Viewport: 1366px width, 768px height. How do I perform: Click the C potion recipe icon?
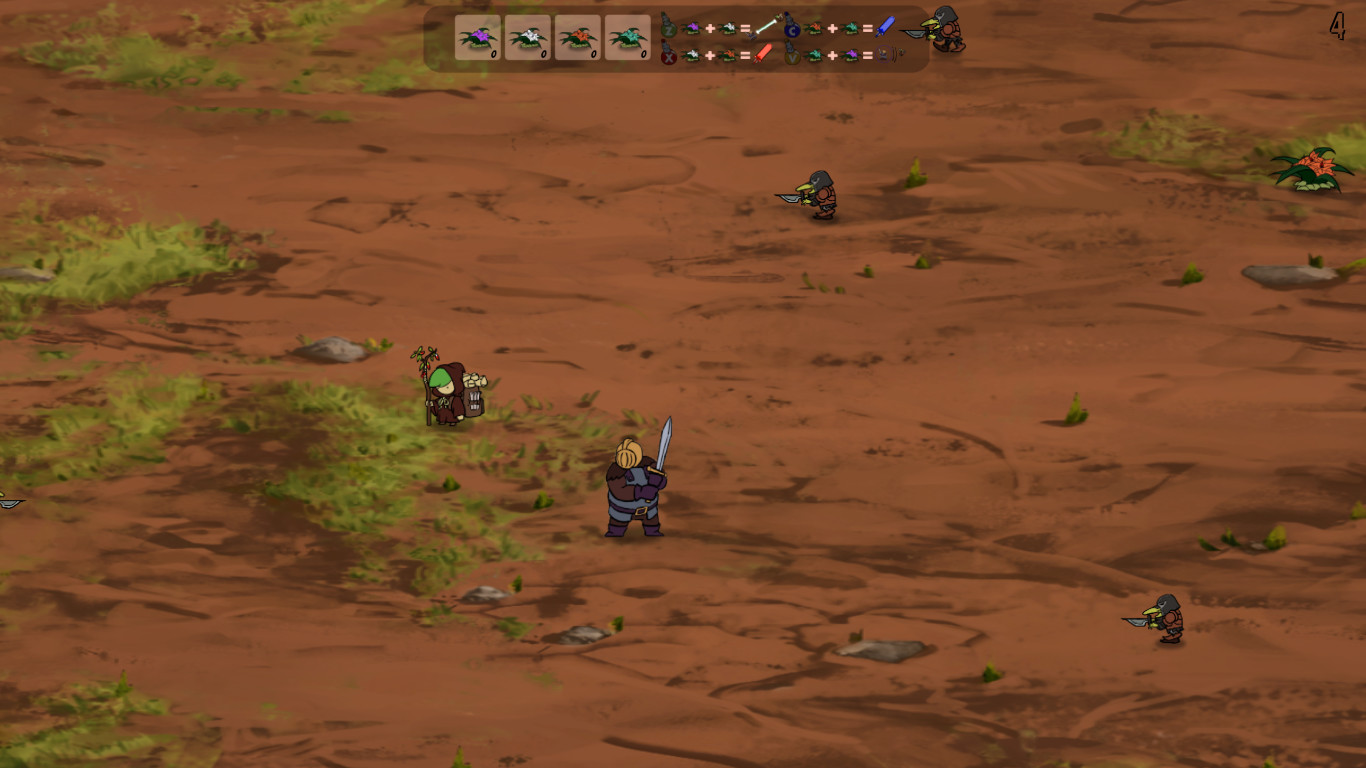click(x=792, y=31)
